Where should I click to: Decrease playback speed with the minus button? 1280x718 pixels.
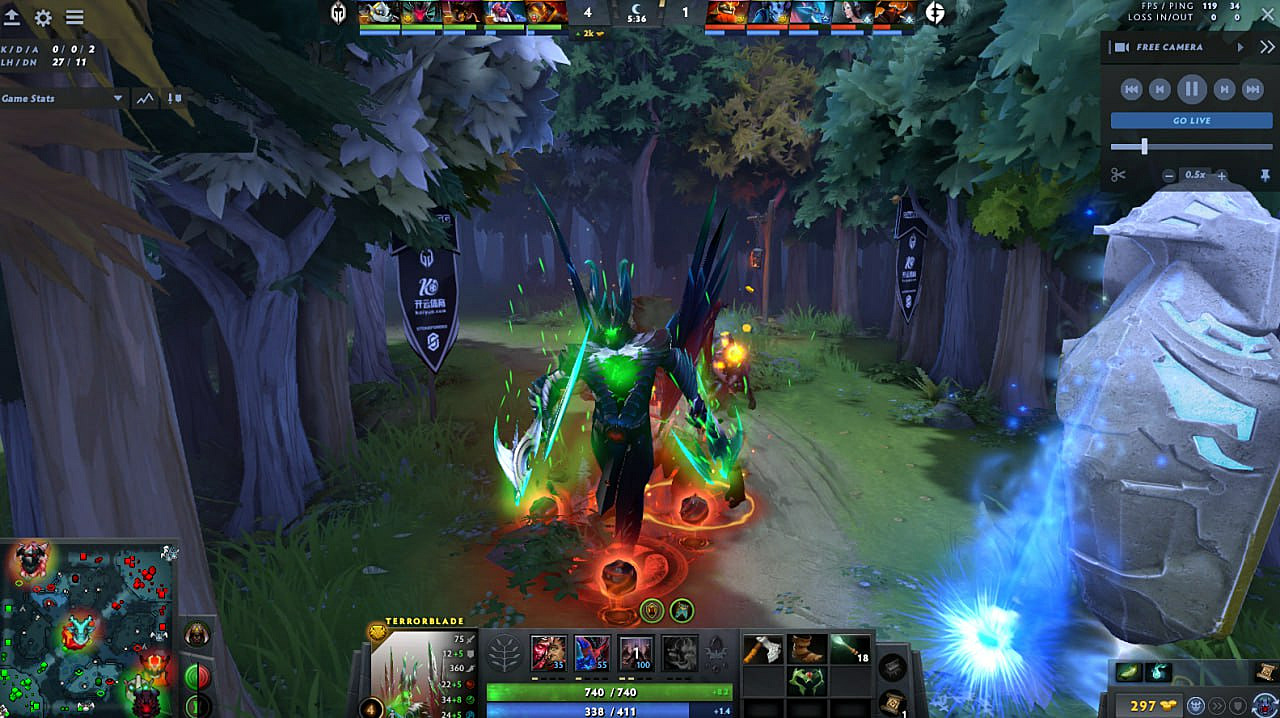1169,176
